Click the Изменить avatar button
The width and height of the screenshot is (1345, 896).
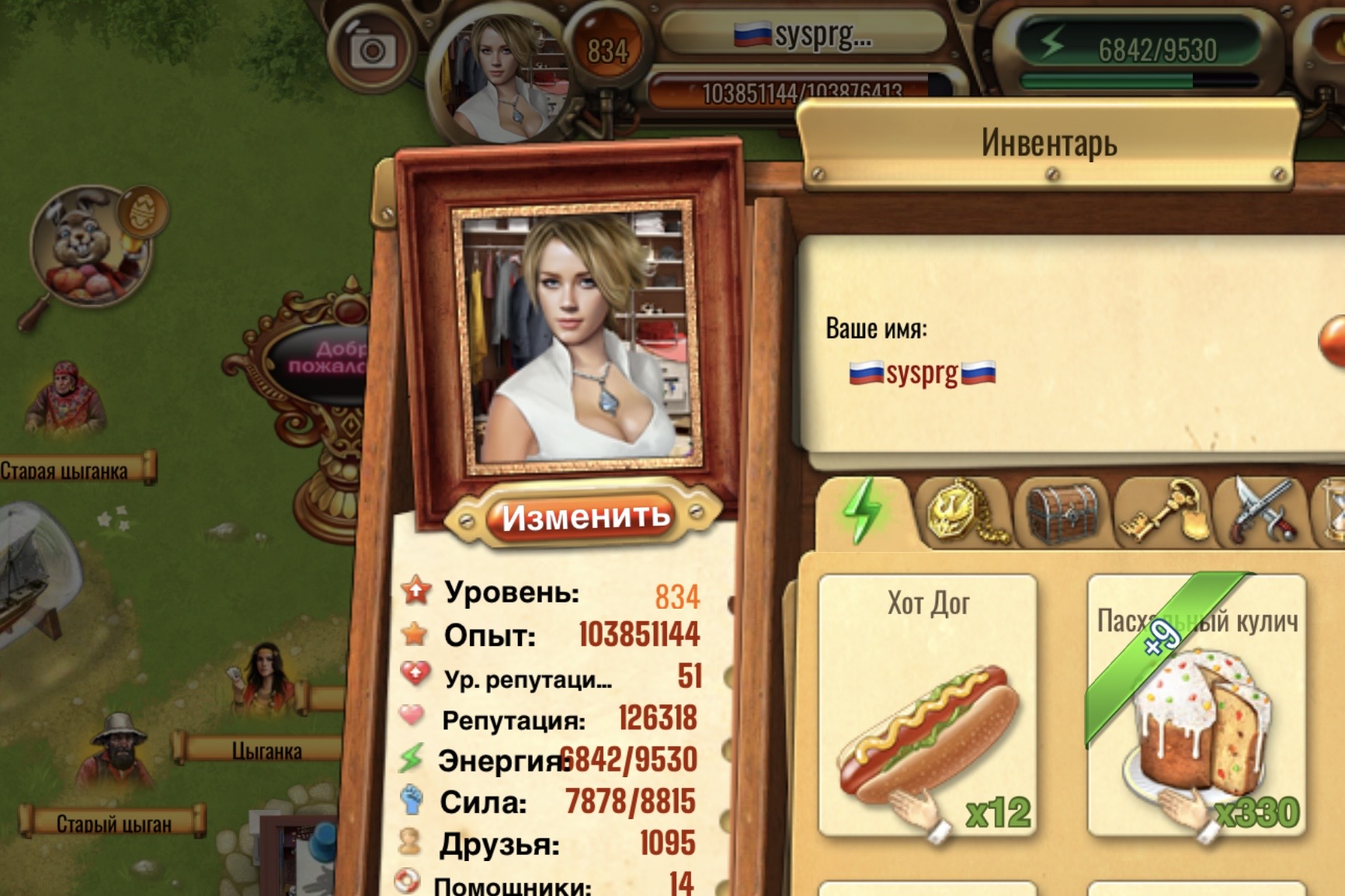coord(586,517)
